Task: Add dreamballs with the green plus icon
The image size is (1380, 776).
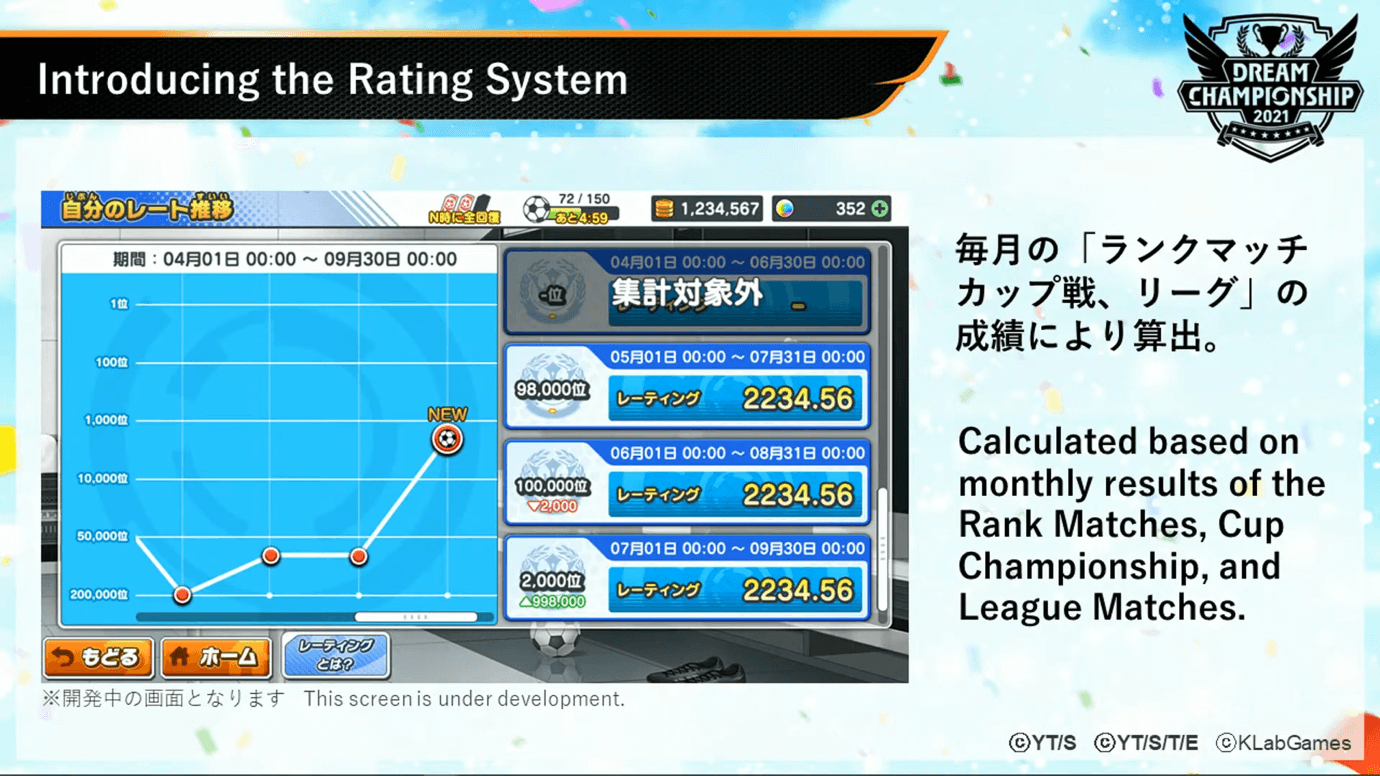Action: click(x=879, y=209)
